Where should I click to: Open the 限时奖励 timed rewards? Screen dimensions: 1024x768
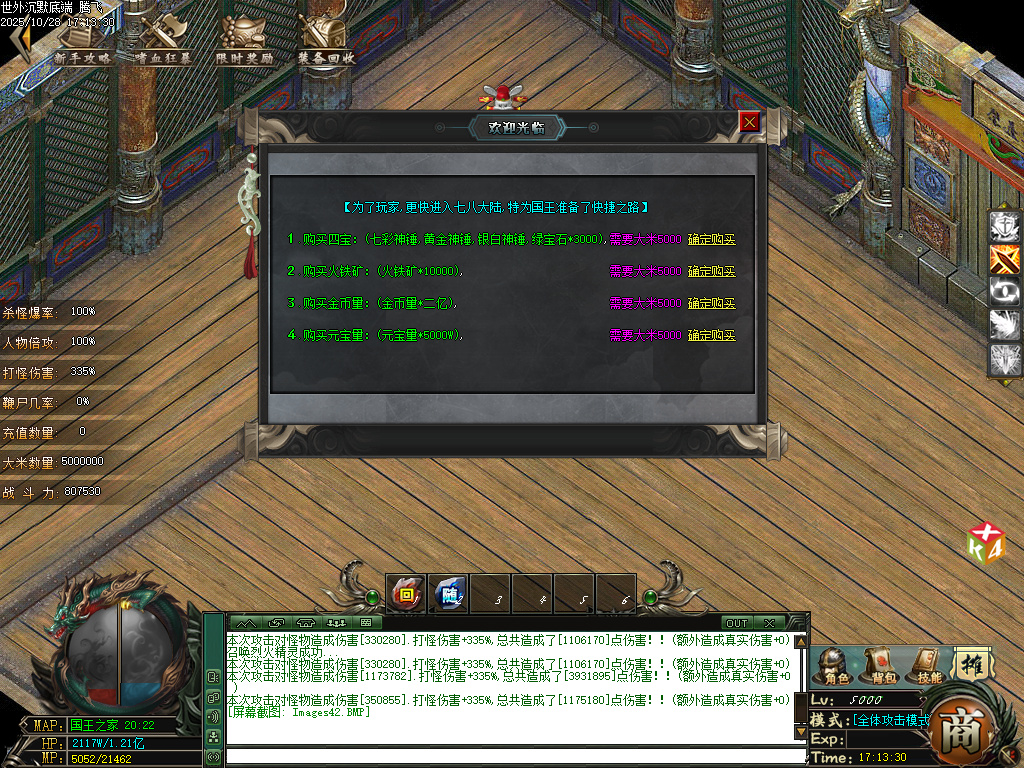pos(244,42)
